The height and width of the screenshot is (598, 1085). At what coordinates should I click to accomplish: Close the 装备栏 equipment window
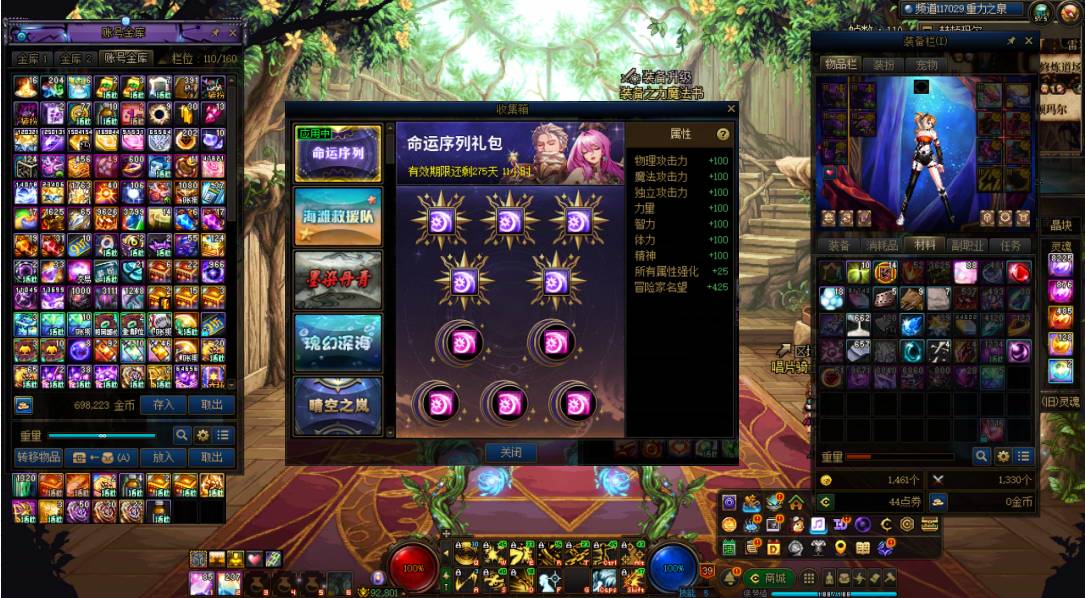pyautogui.click(x=1029, y=41)
